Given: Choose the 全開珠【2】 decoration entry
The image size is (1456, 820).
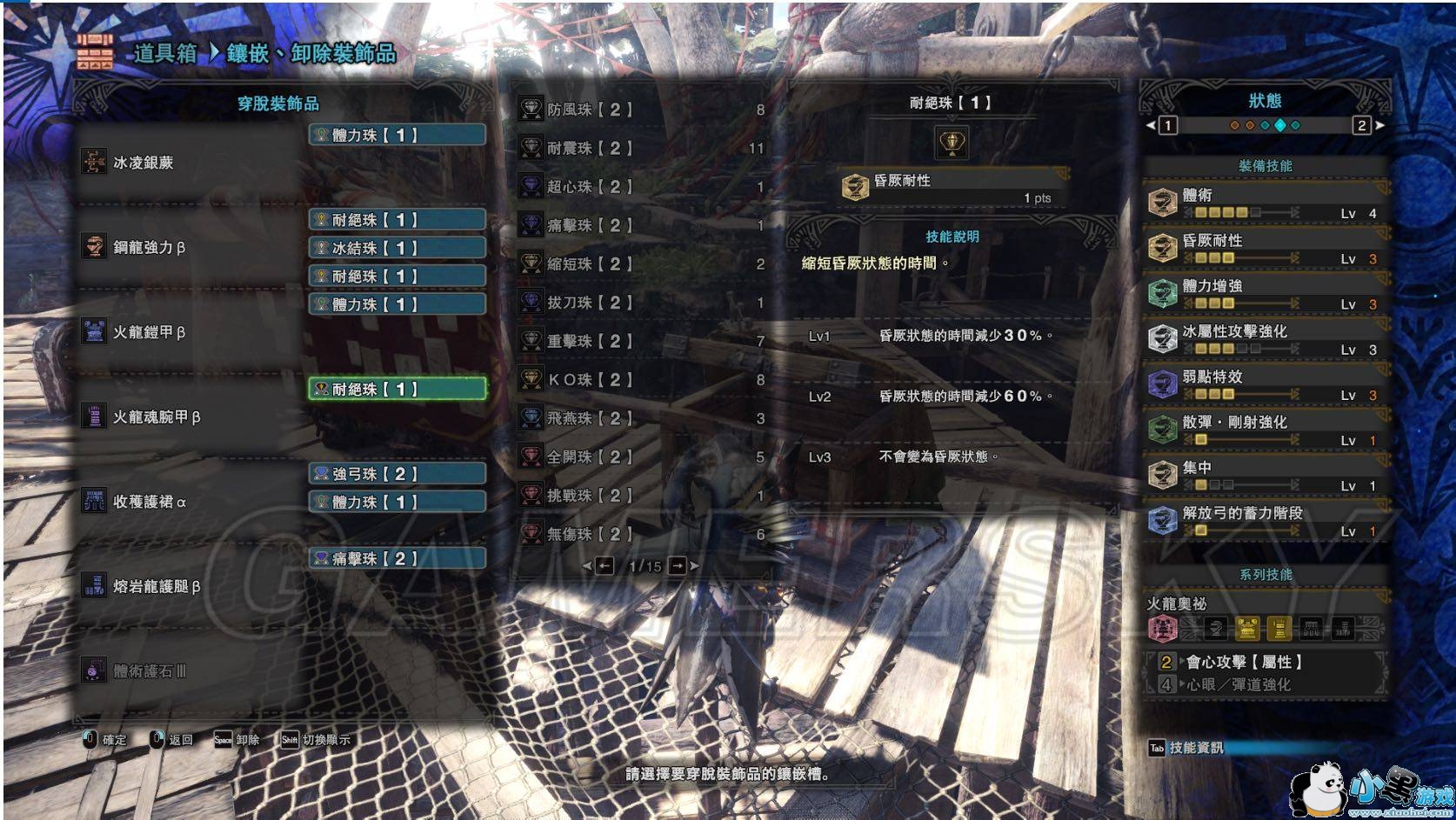Looking at the screenshot, I should (642, 457).
